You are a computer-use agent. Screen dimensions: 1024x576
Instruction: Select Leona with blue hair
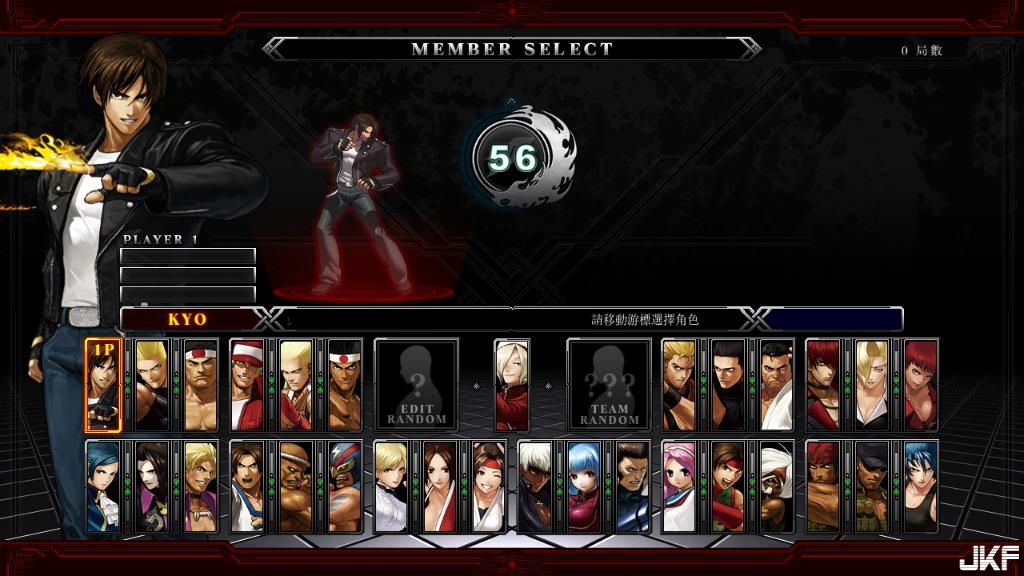click(x=920, y=487)
